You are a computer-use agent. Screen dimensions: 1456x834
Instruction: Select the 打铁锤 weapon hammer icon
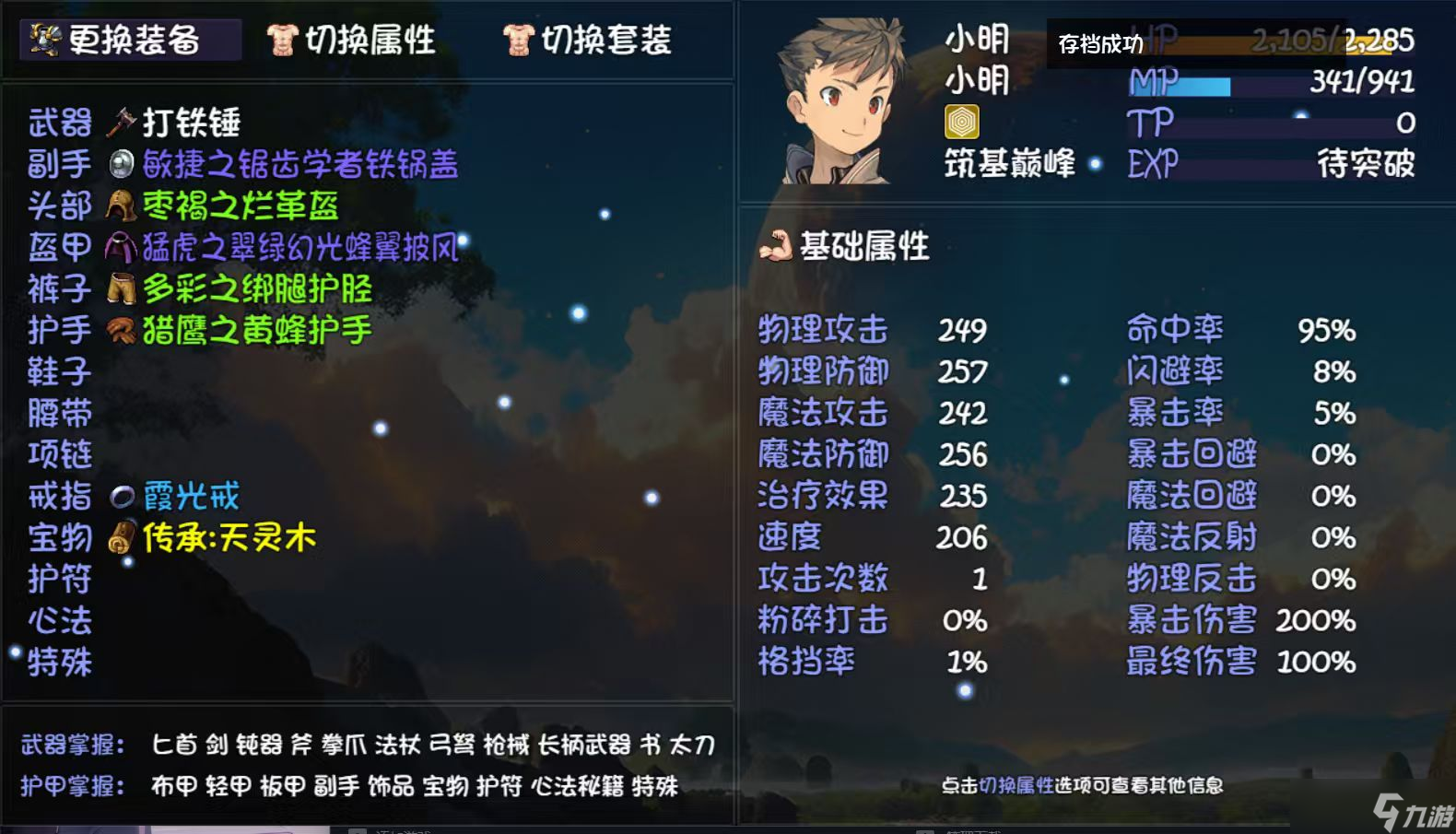(120, 121)
